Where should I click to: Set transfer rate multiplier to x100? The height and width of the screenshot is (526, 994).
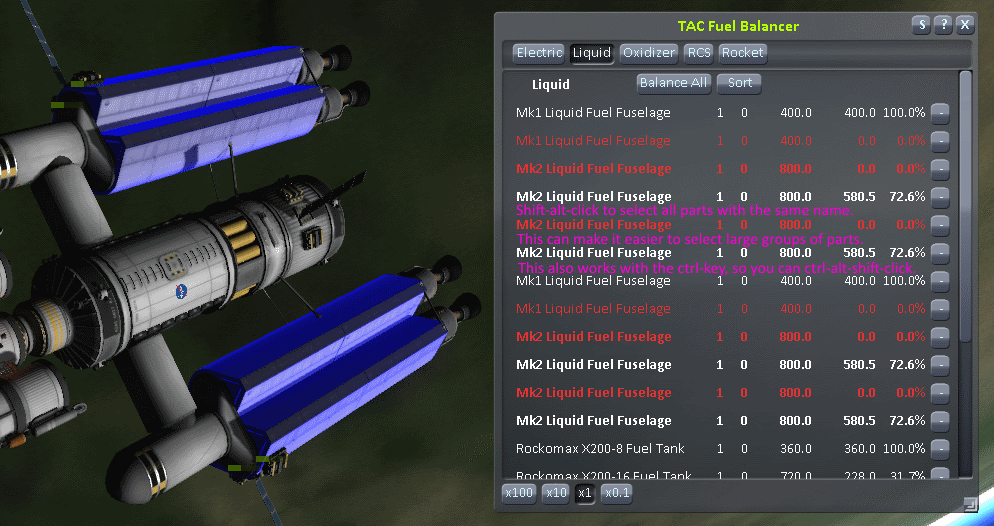point(518,493)
